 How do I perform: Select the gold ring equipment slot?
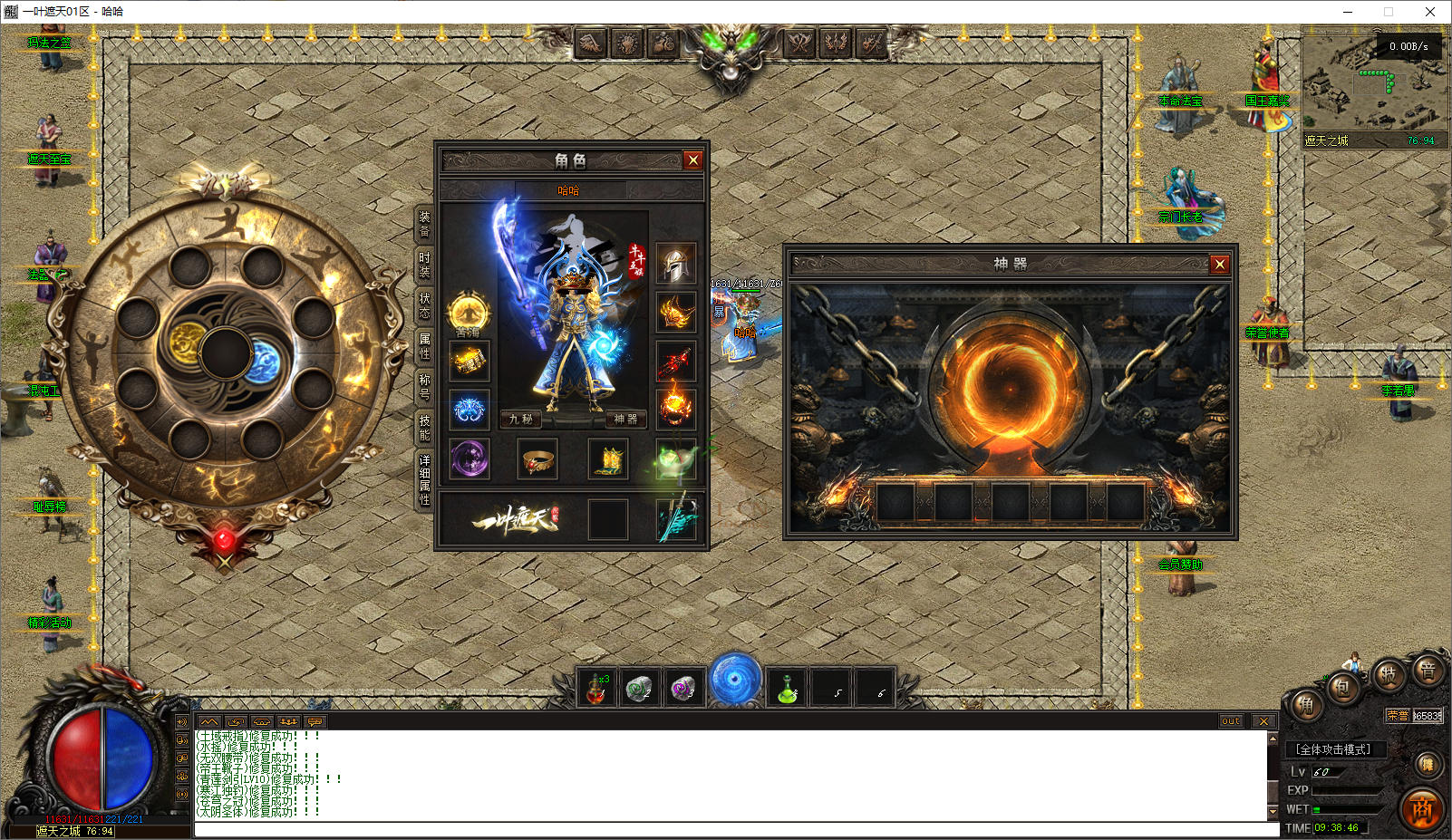(537, 460)
